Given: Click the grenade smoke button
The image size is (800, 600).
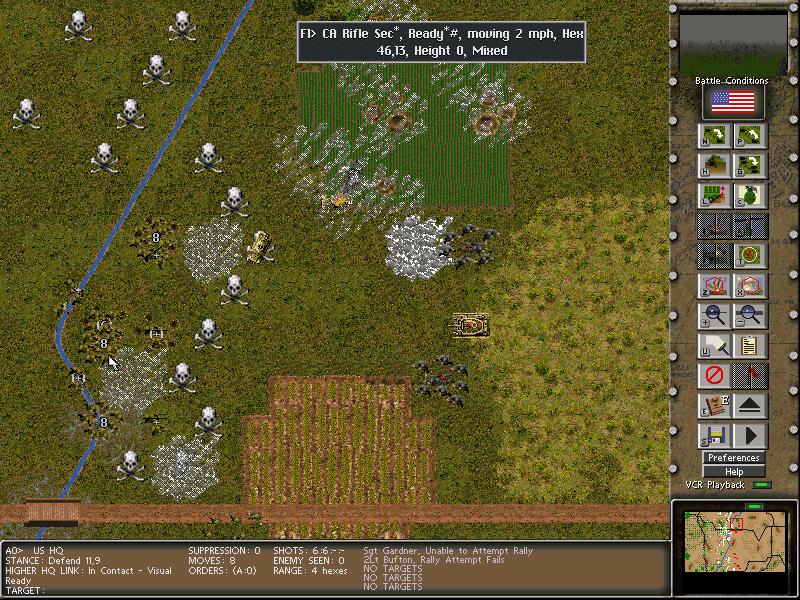Looking at the screenshot, I should pyautogui.click(x=750, y=196).
